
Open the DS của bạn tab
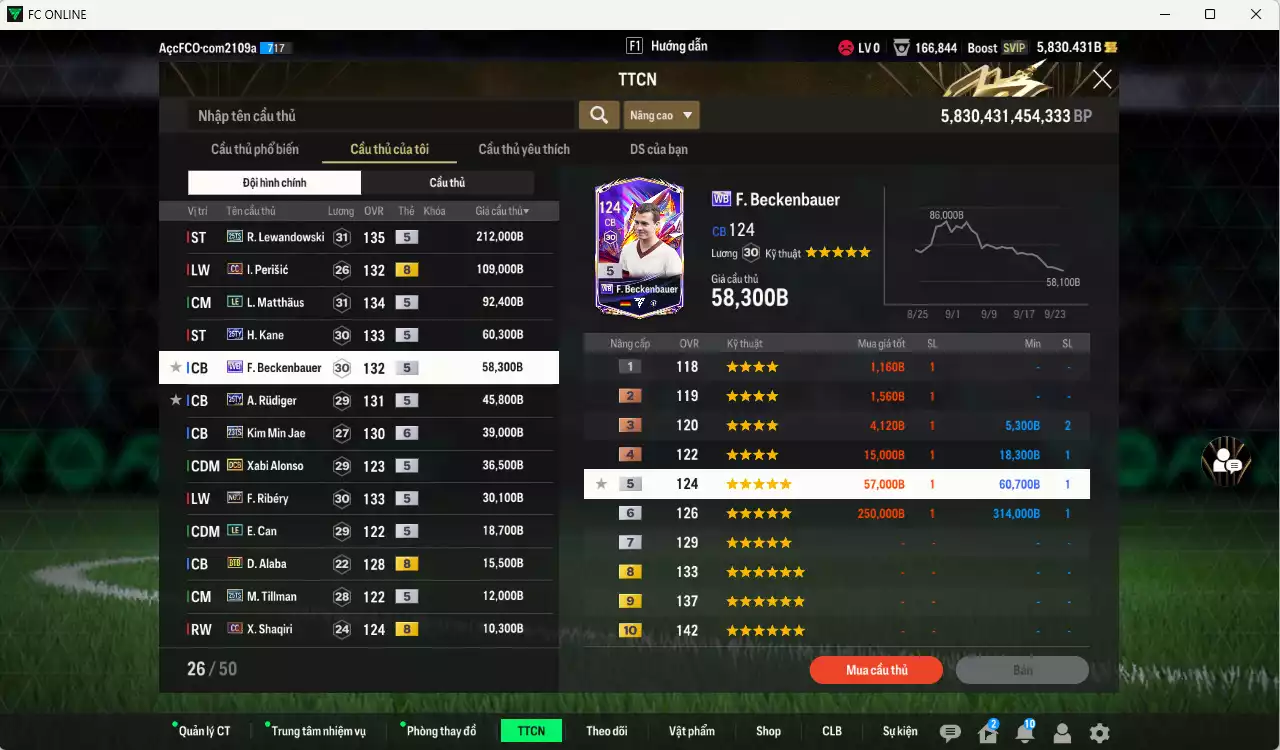(658, 149)
